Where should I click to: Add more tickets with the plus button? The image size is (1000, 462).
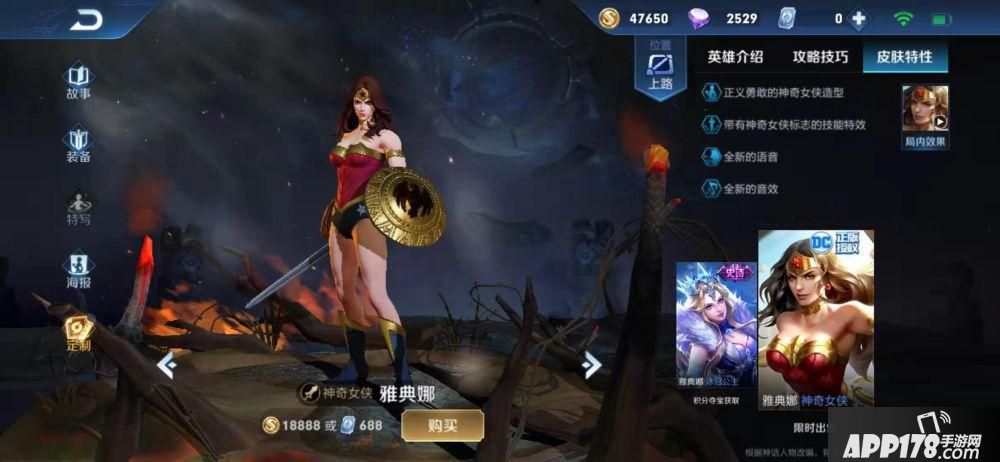tap(858, 19)
